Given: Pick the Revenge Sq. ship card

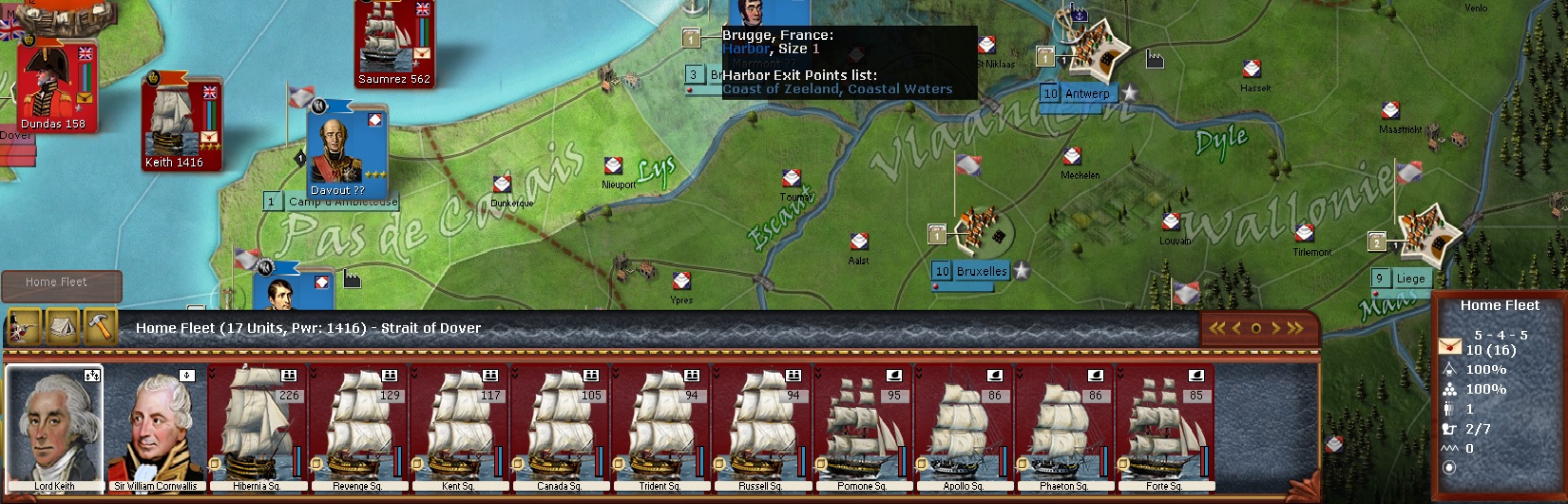Looking at the screenshot, I should pyautogui.click(x=357, y=428).
